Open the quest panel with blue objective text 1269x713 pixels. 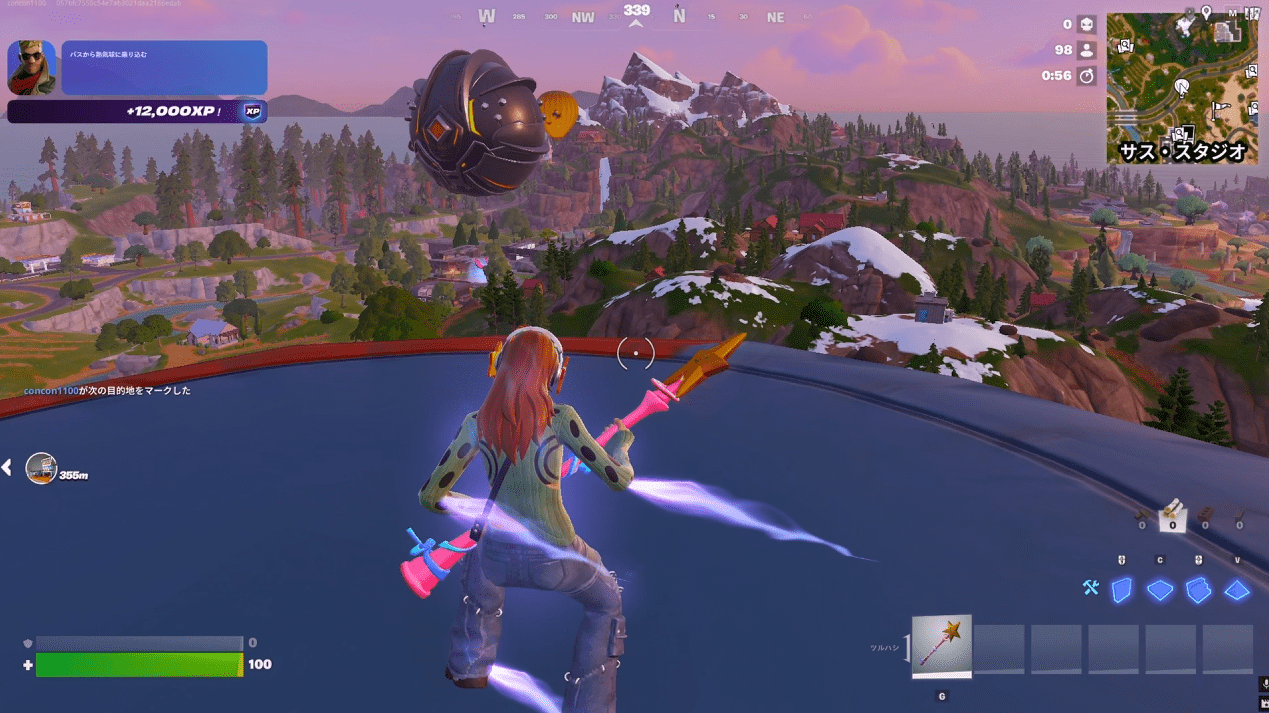click(x=164, y=68)
